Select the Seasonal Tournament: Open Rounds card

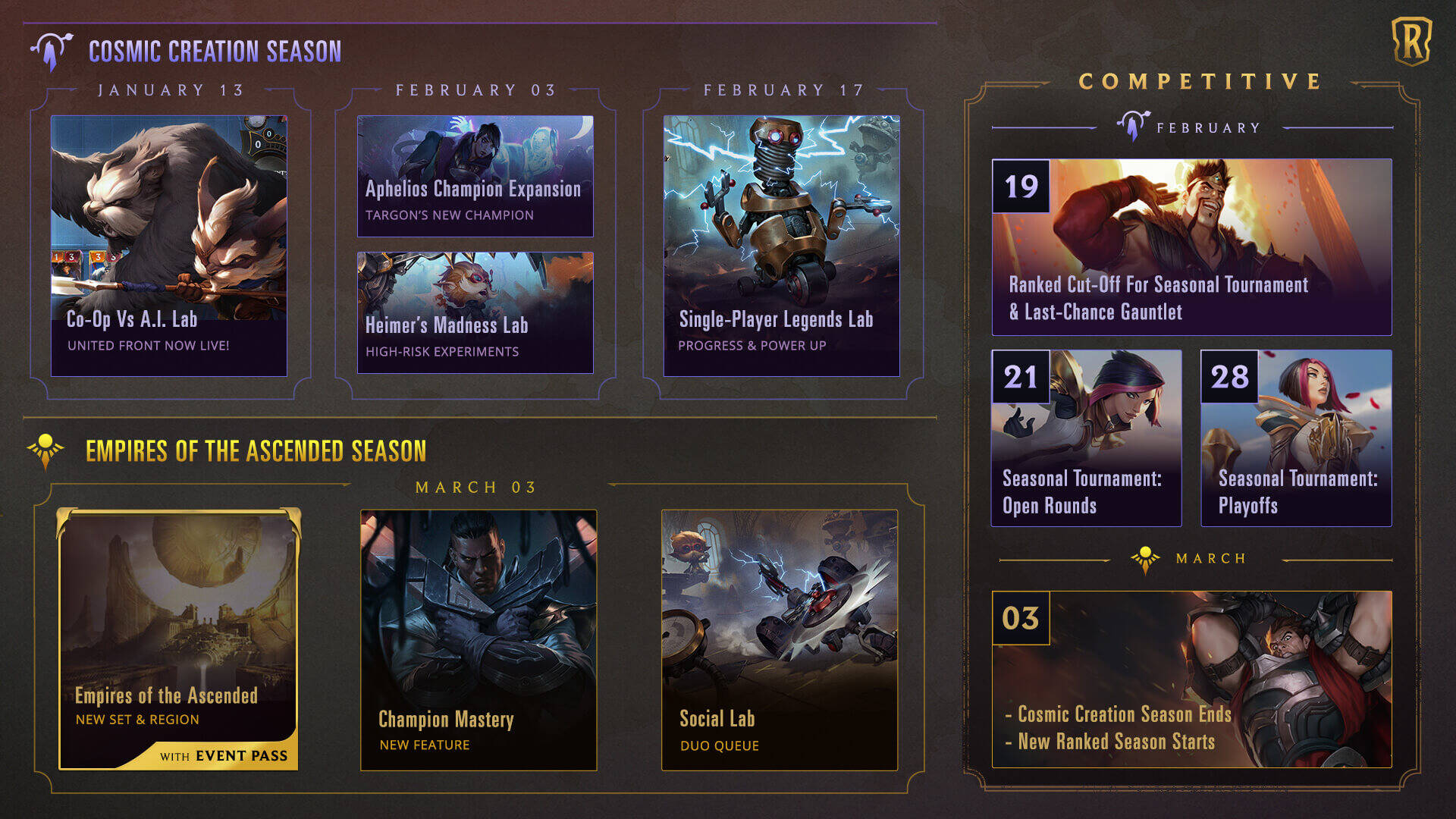tap(1086, 438)
